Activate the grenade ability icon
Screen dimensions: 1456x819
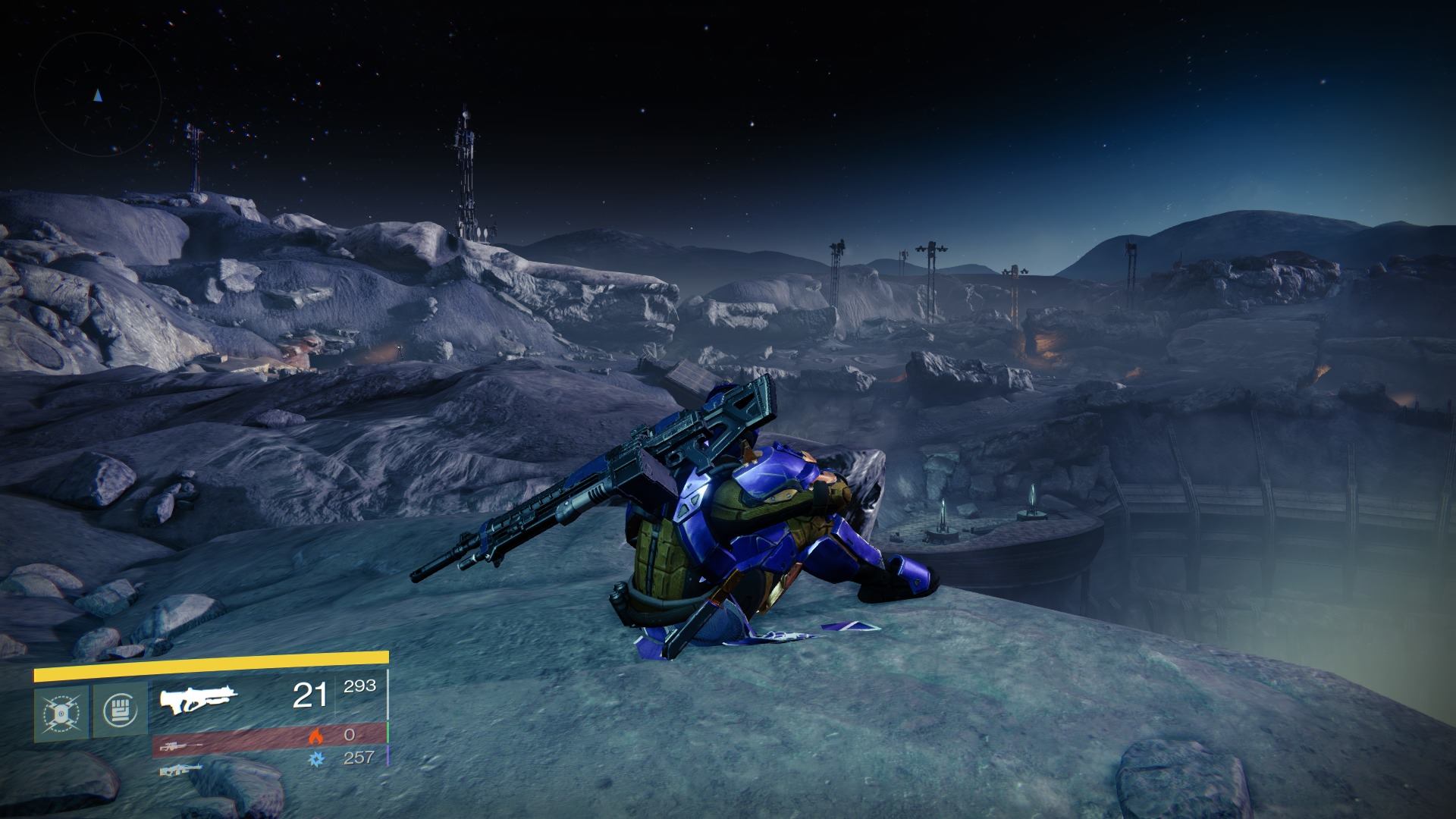tap(61, 713)
